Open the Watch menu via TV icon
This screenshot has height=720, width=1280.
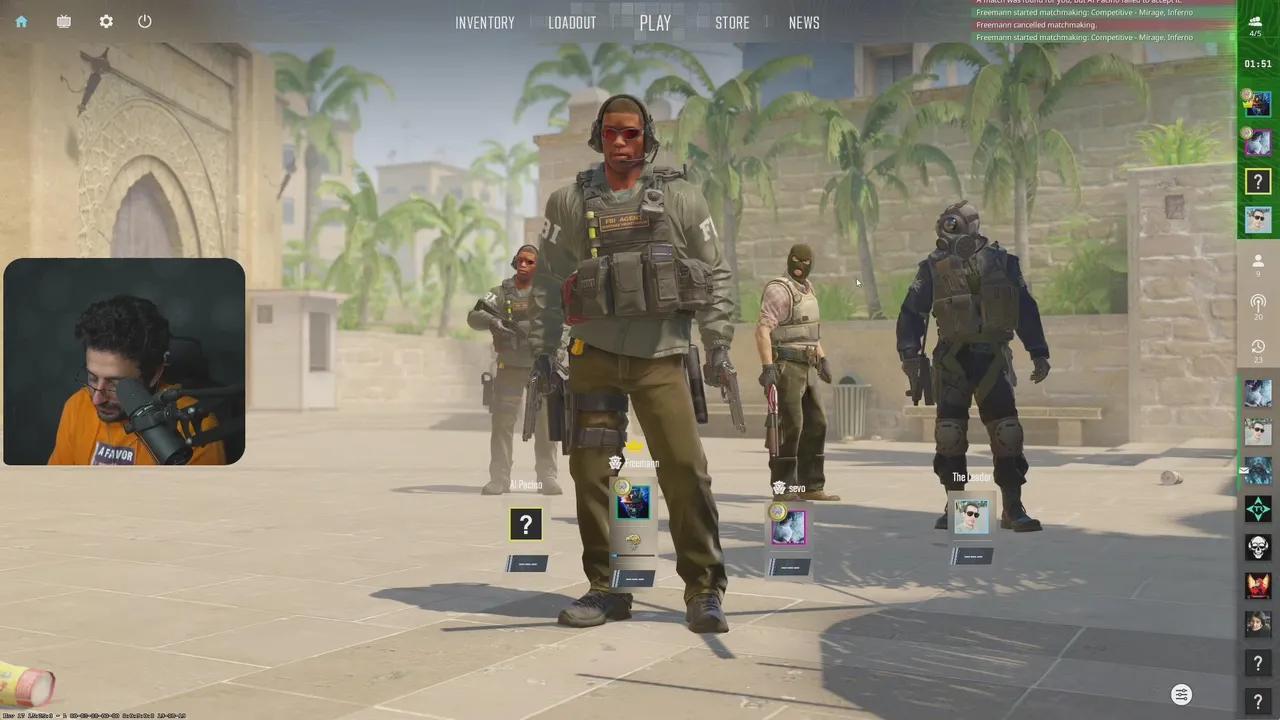coord(63,21)
